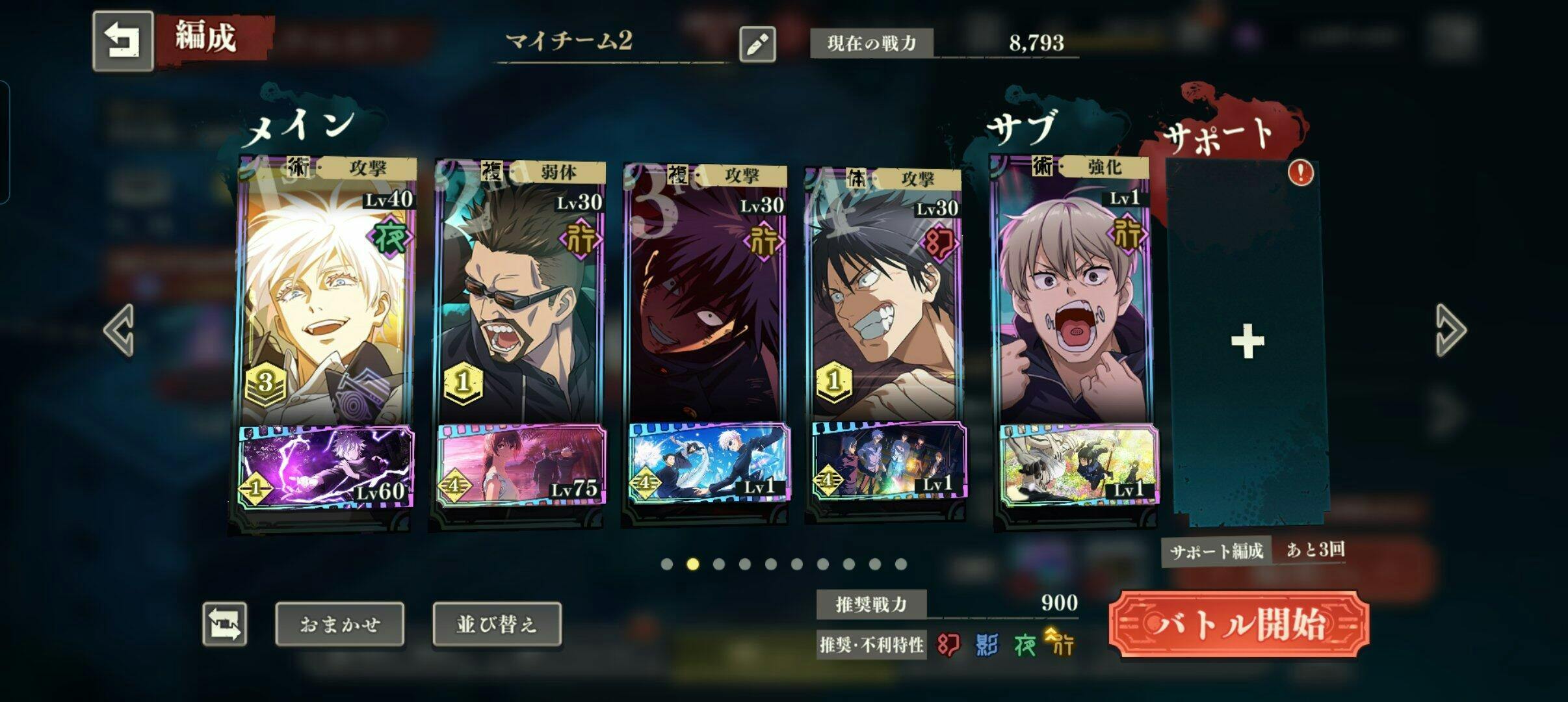1568x702 pixels.
Task: Choose the dark red-tinted third slot character
Action: [705, 299]
